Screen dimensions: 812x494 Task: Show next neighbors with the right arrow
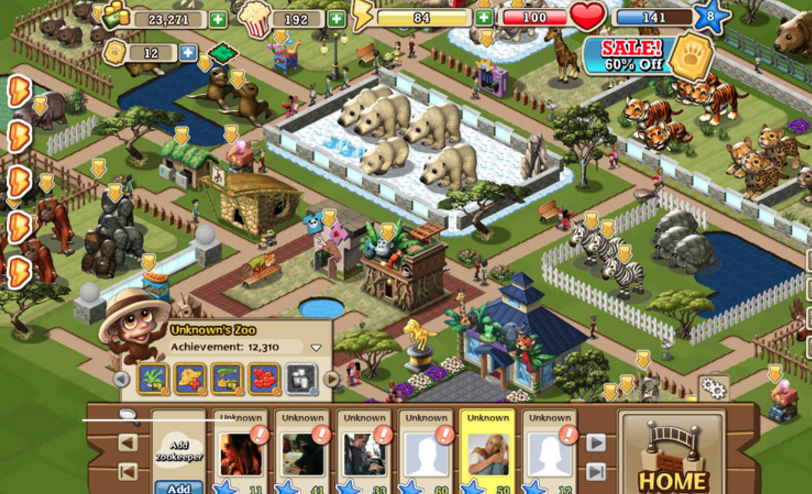click(595, 442)
